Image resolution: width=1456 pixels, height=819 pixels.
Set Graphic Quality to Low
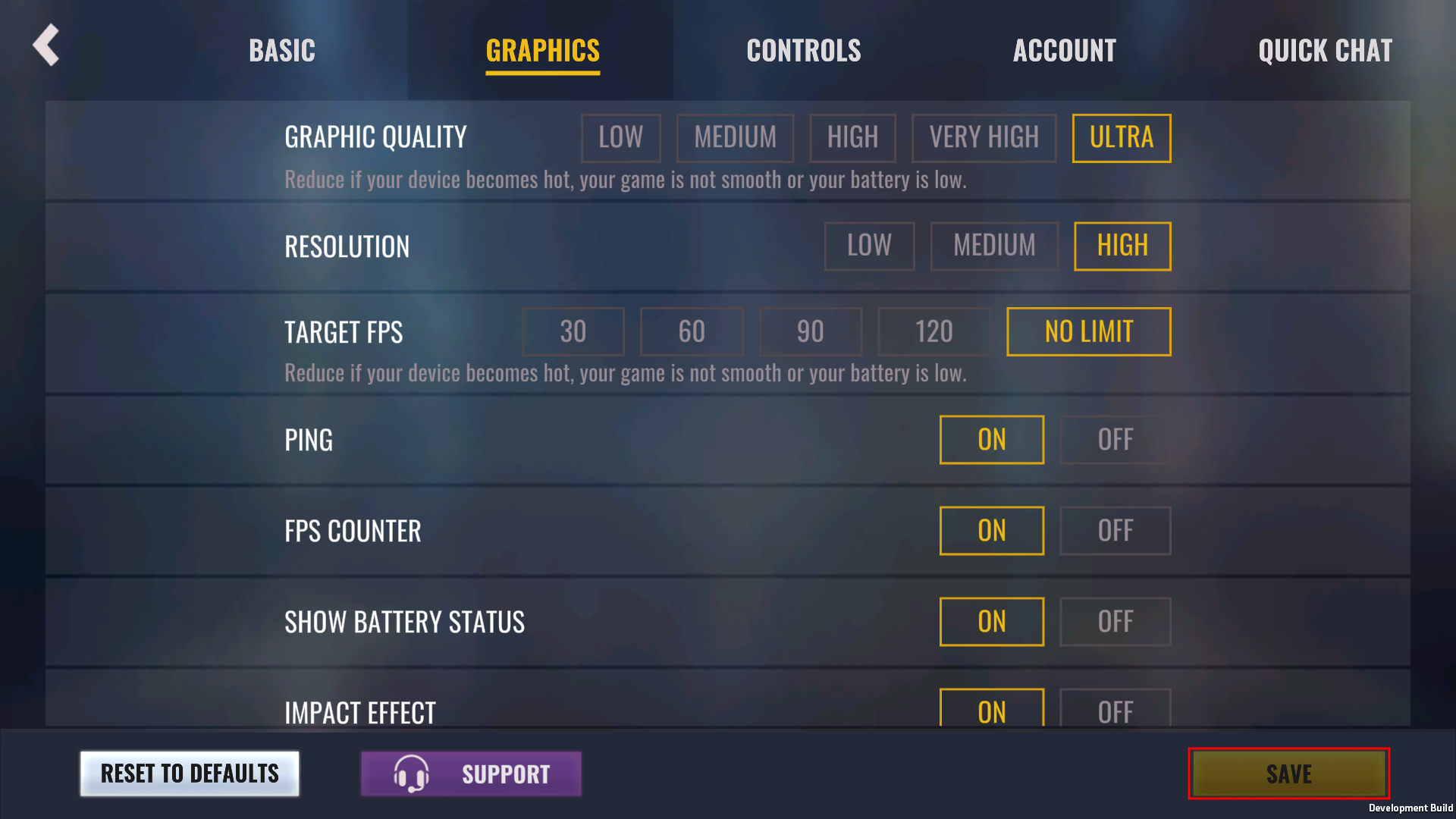pyautogui.click(x=620, y=138)
